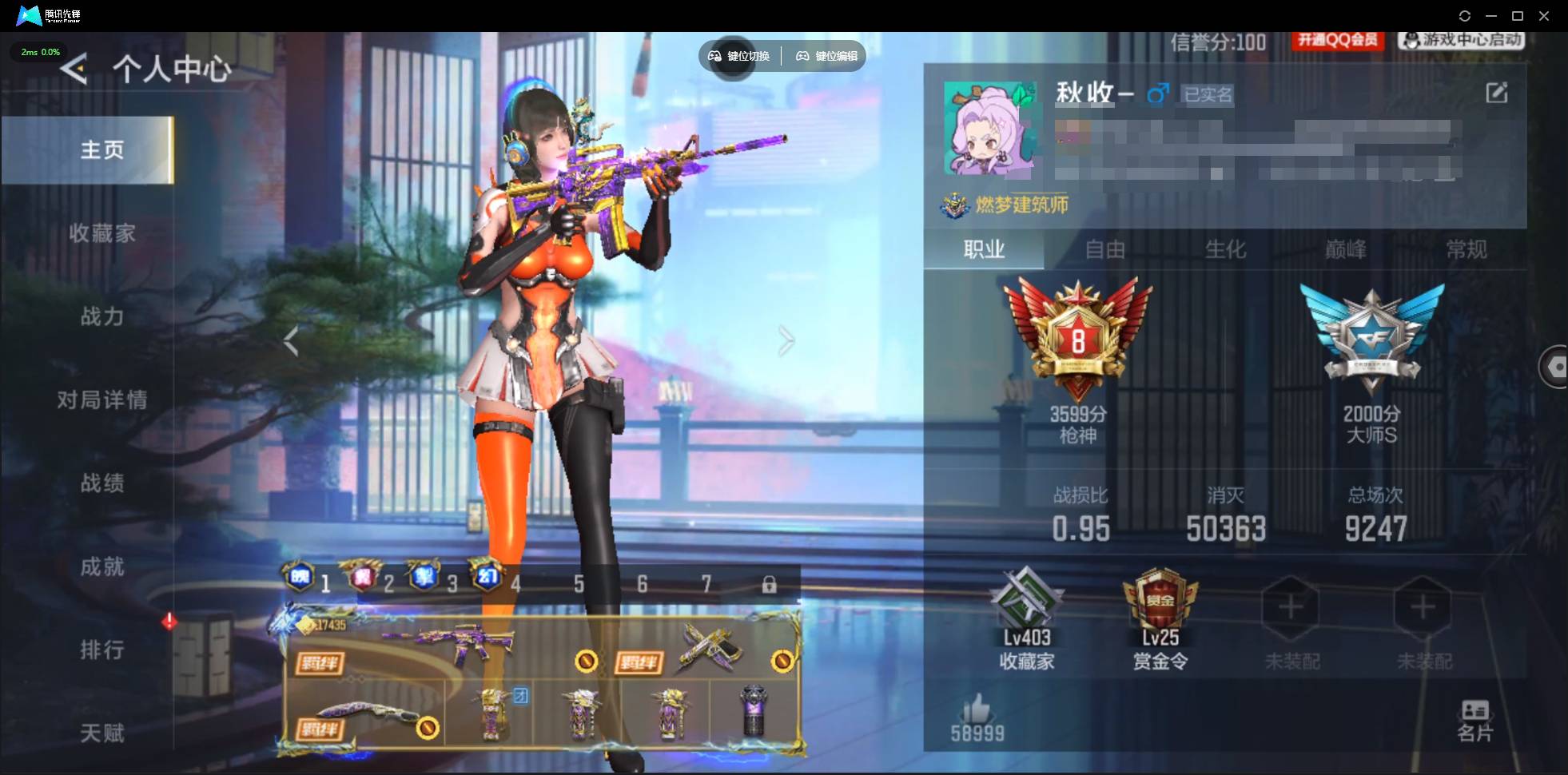Click the 开通QQ会员 button
The image size is (1568, 775).
1339,40
